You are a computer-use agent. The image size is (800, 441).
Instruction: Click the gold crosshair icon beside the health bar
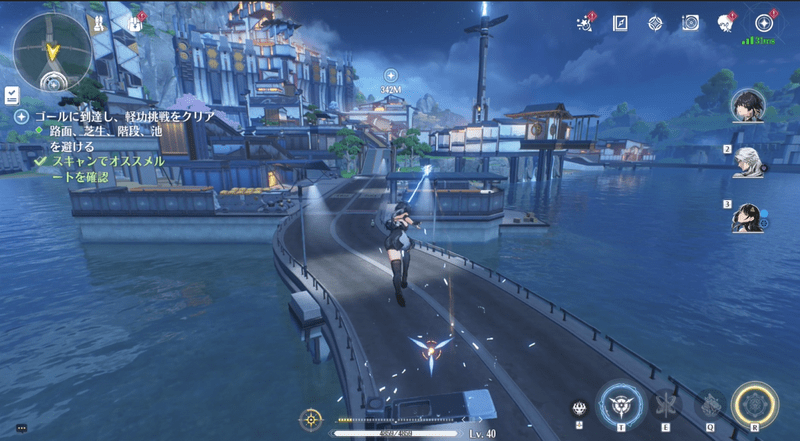coord(313,419)
